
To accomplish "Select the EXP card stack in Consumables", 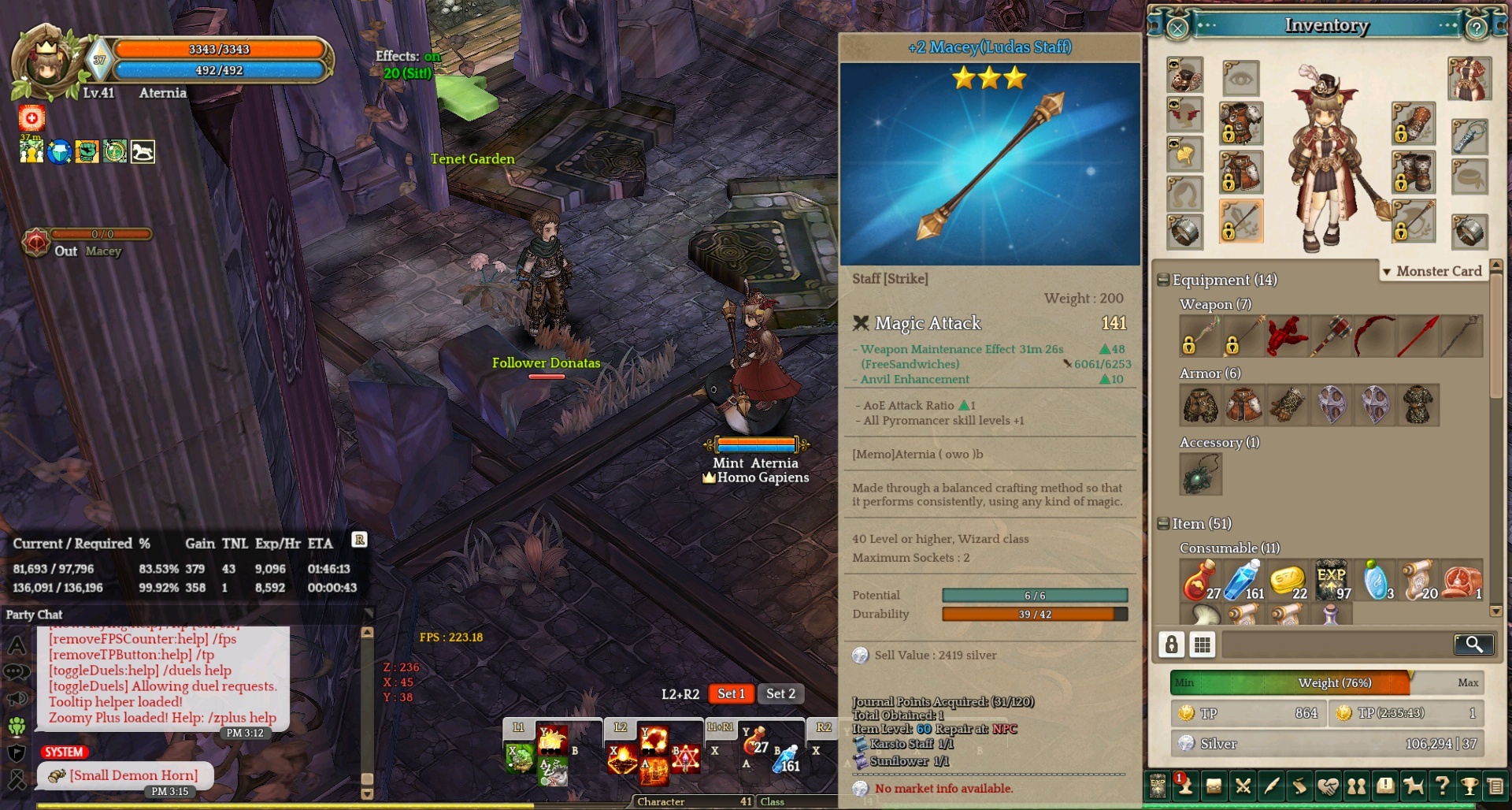I will [x=1331, y=581].
